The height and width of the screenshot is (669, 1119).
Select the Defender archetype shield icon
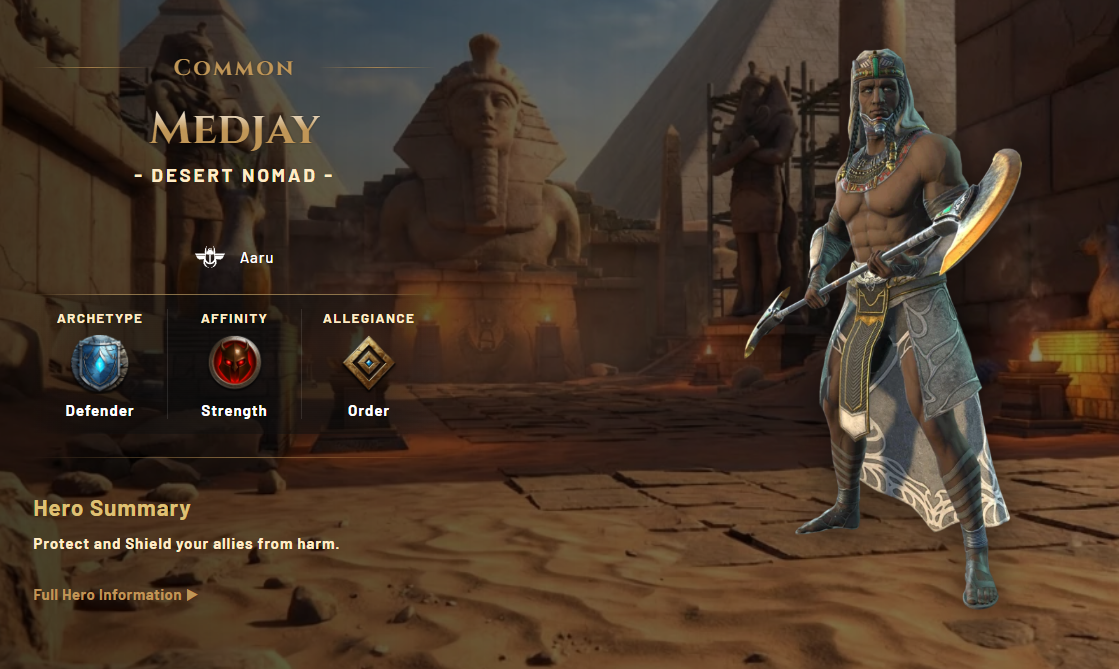click(99, 363)
